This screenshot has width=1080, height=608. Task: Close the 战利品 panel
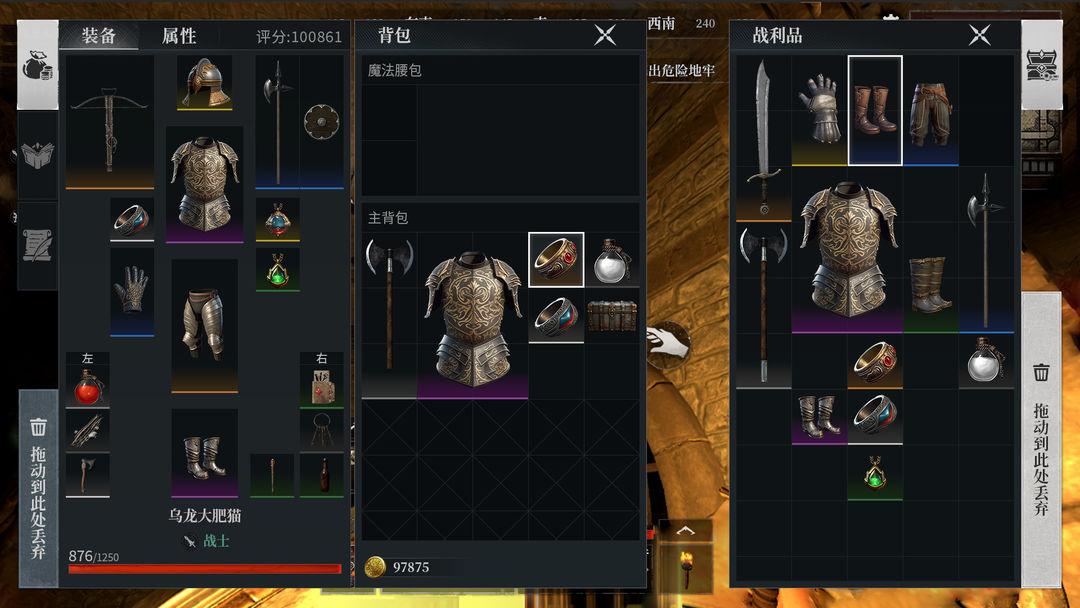point(979,35)
